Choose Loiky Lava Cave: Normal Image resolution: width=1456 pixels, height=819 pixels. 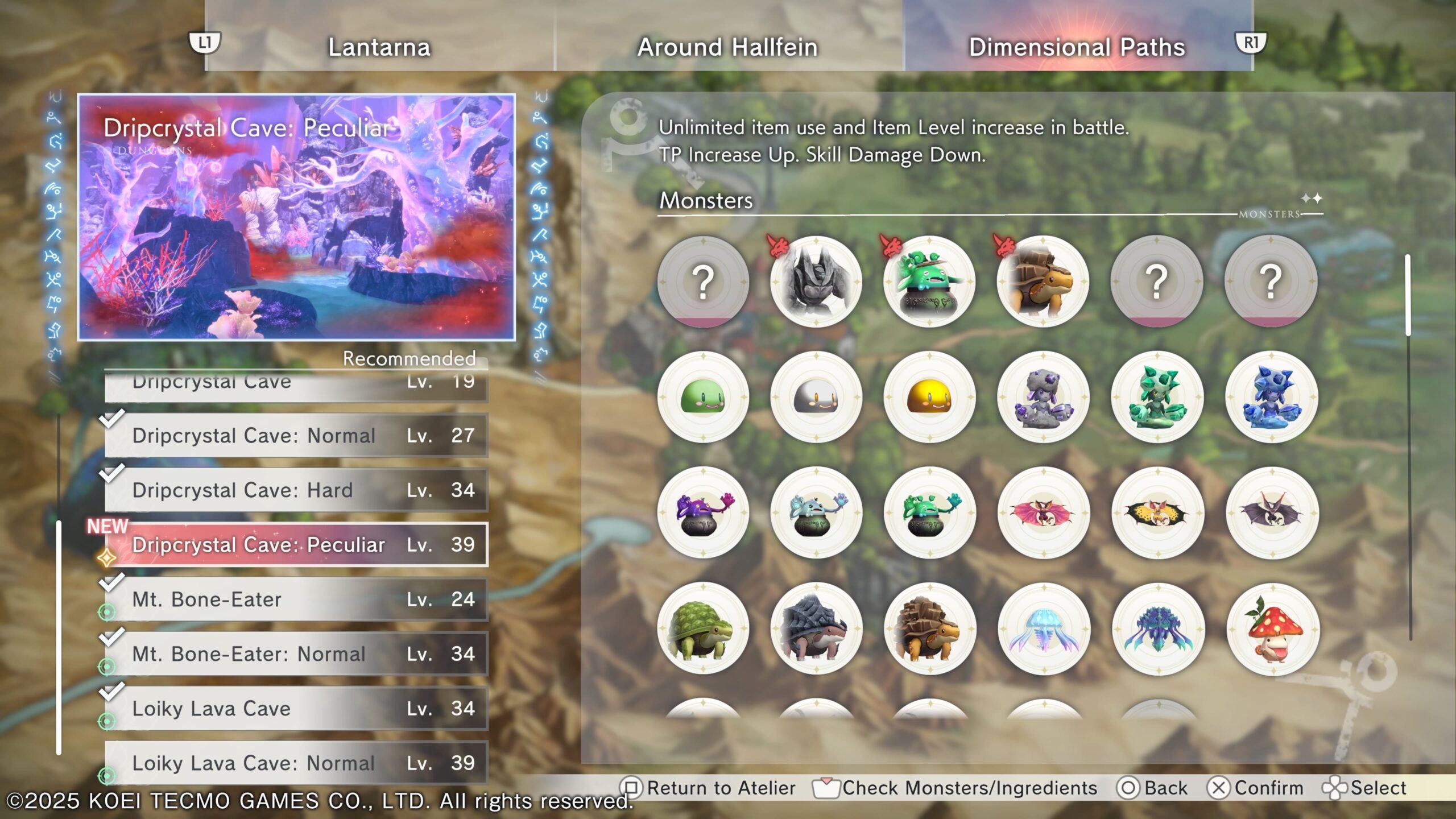click(296, 763)
